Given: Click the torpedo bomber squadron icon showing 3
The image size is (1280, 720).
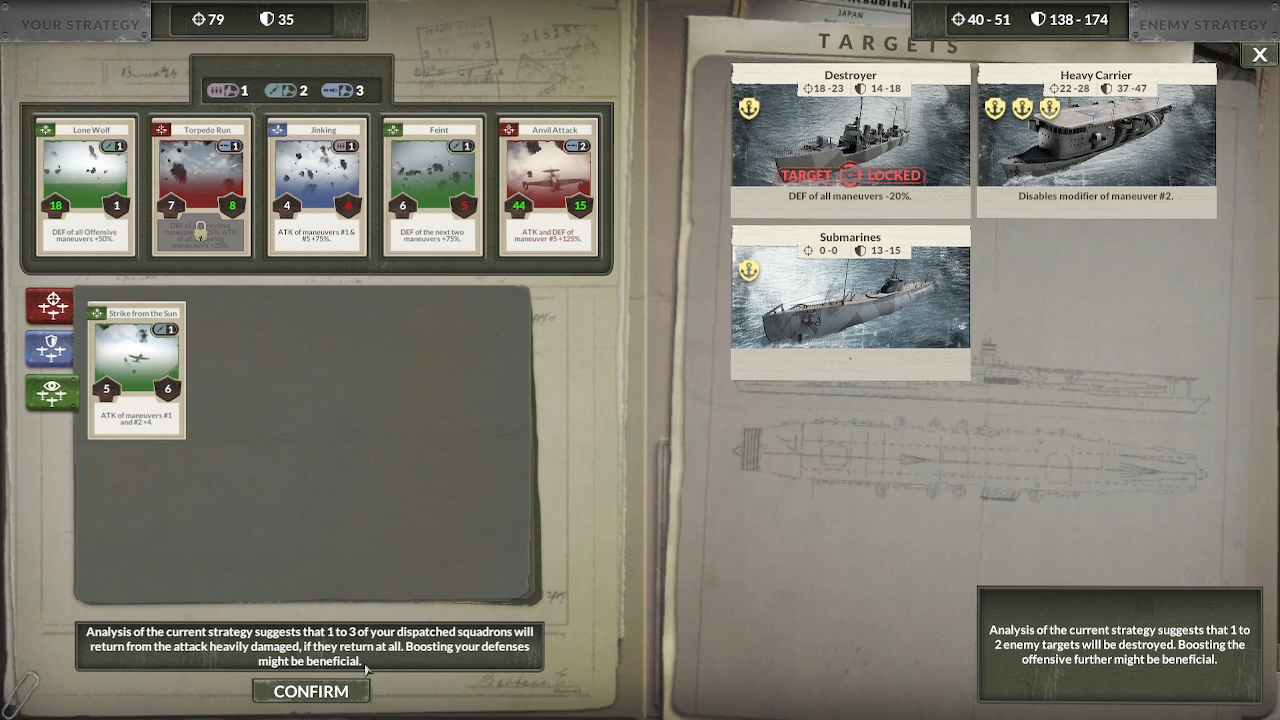Looking at the screenshot, I should (343, 89).
